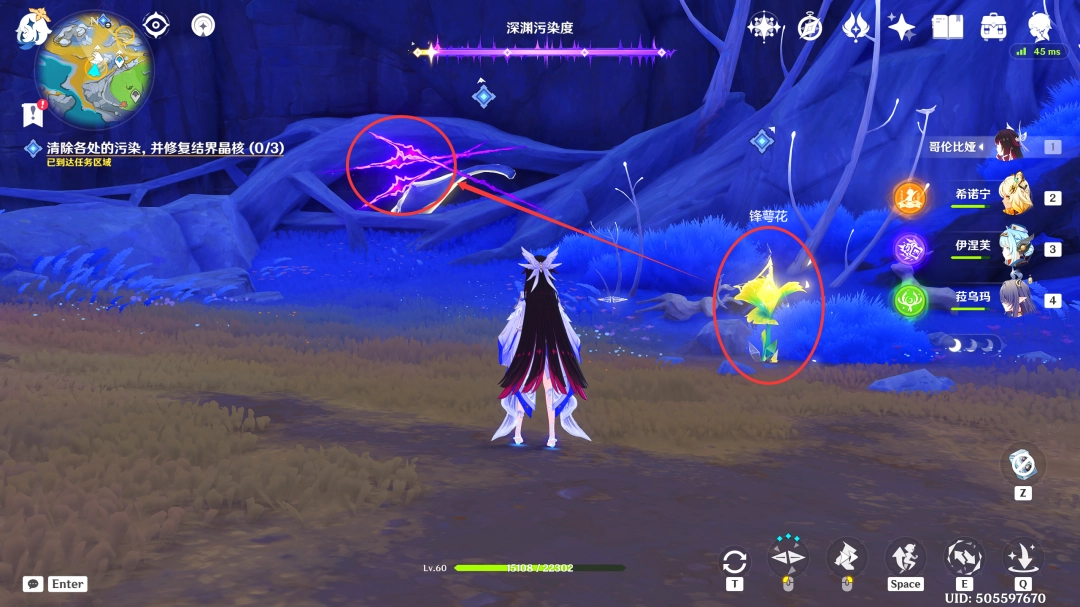The image size is (1080, 607).
Task: Switch to party member 希诺宁
Action: [x=1013, y=195]
